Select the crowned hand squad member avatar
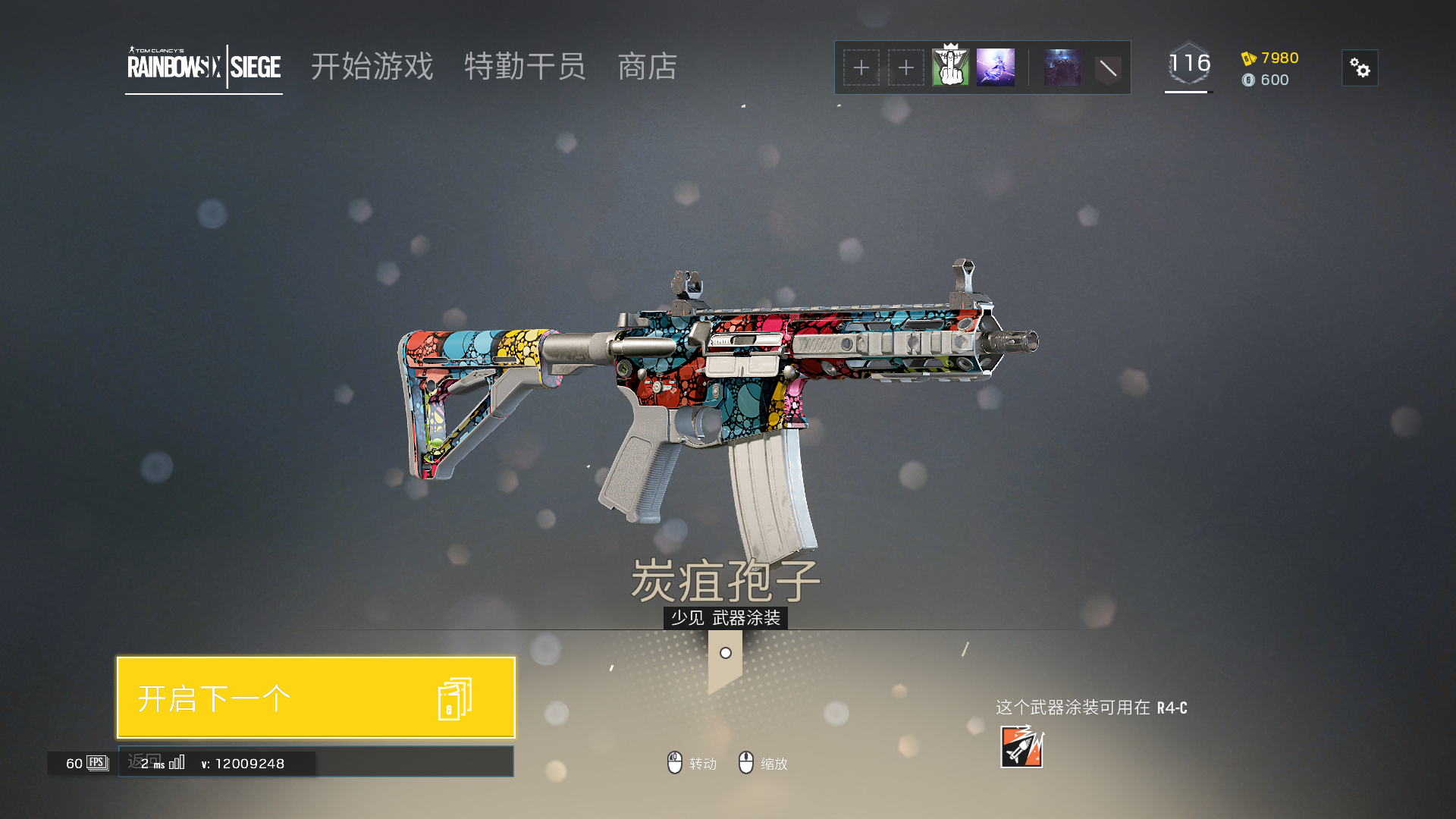 (x=950, y=67)
